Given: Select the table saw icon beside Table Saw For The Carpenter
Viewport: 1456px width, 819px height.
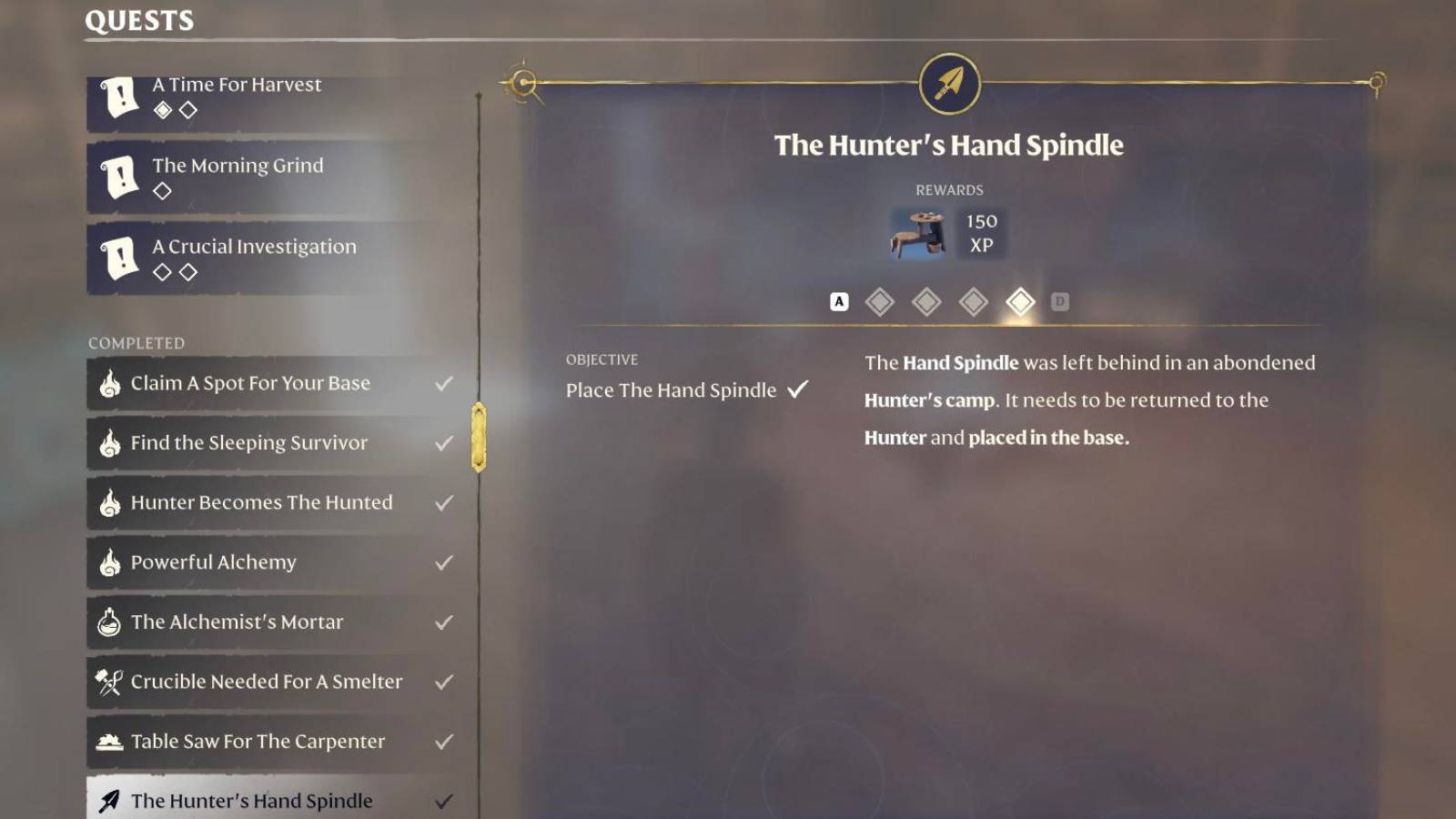Looking at the screenshot, I should 109,742.
